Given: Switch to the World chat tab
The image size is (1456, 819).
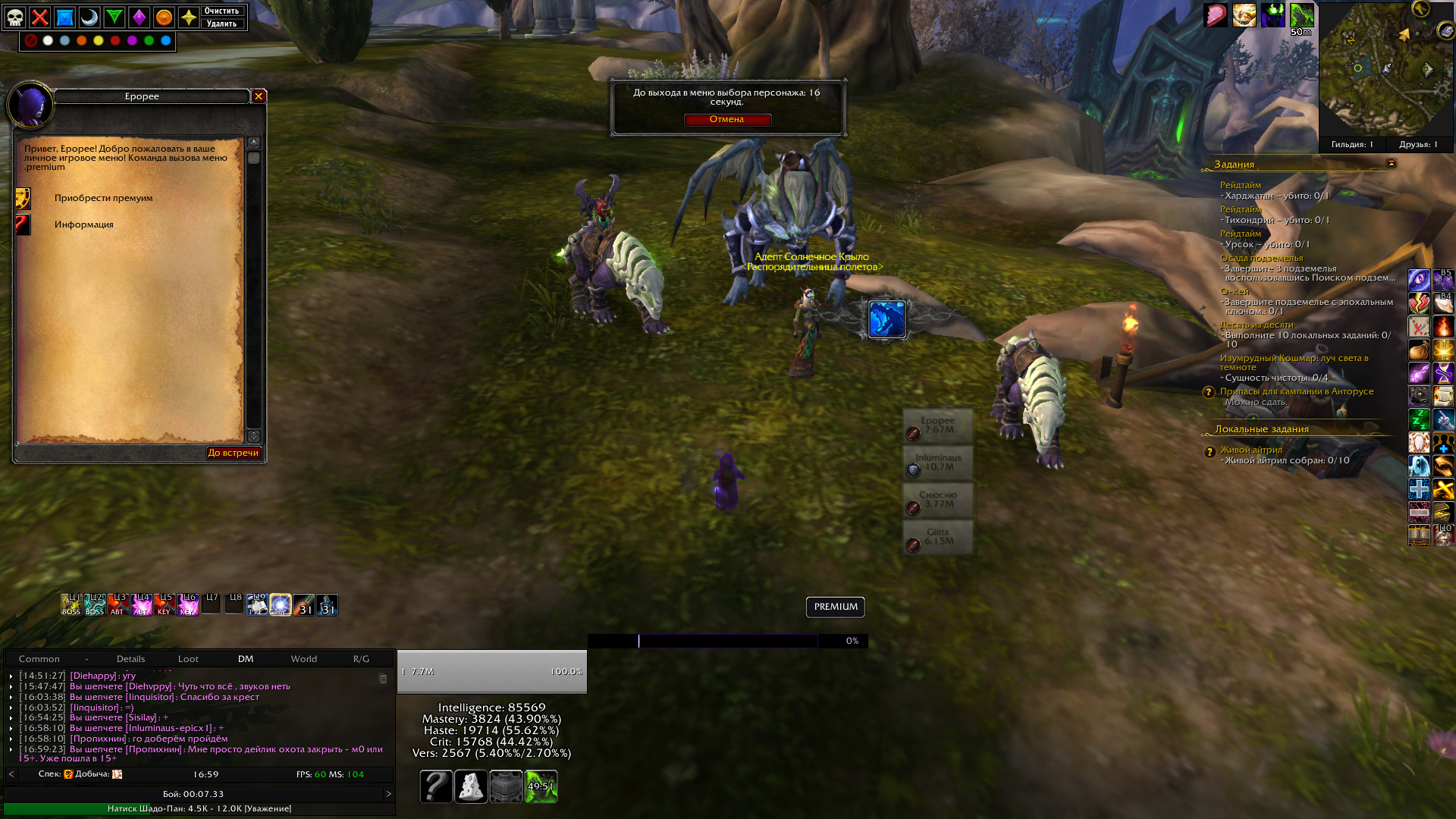Looking at the screenshot, I should coord(303,659).
